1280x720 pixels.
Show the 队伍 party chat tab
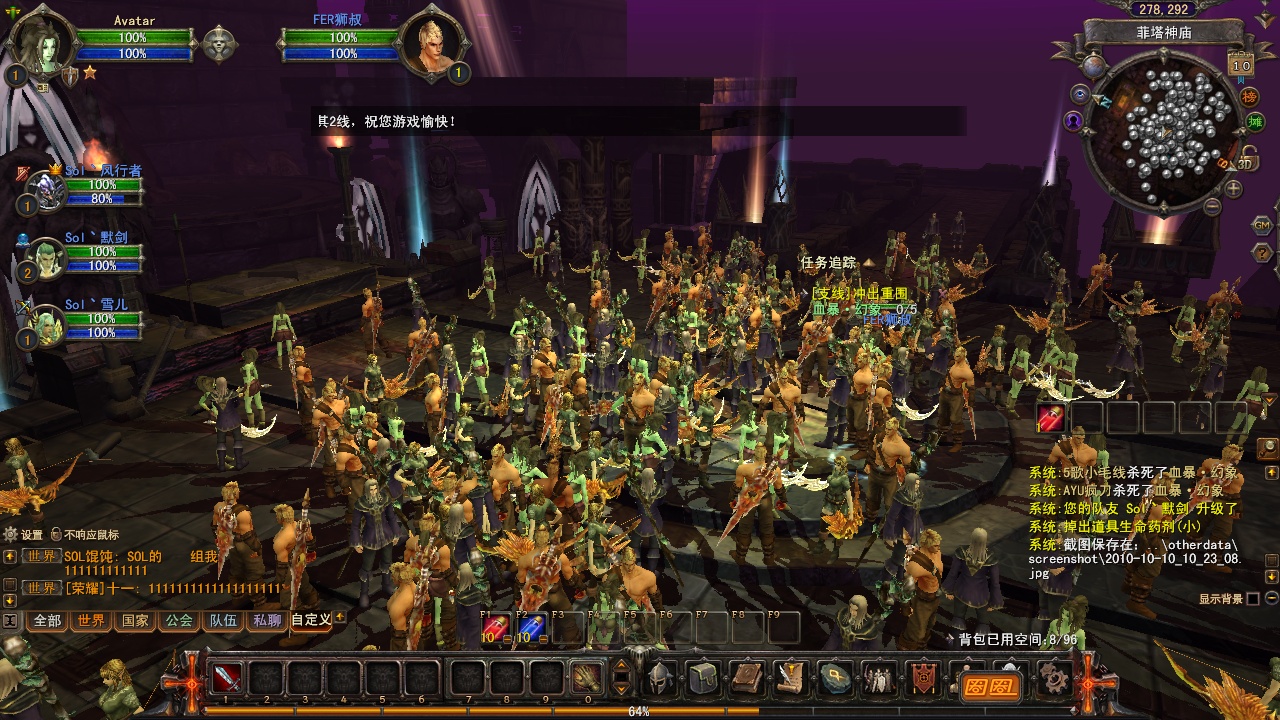(x=223, y=620)
